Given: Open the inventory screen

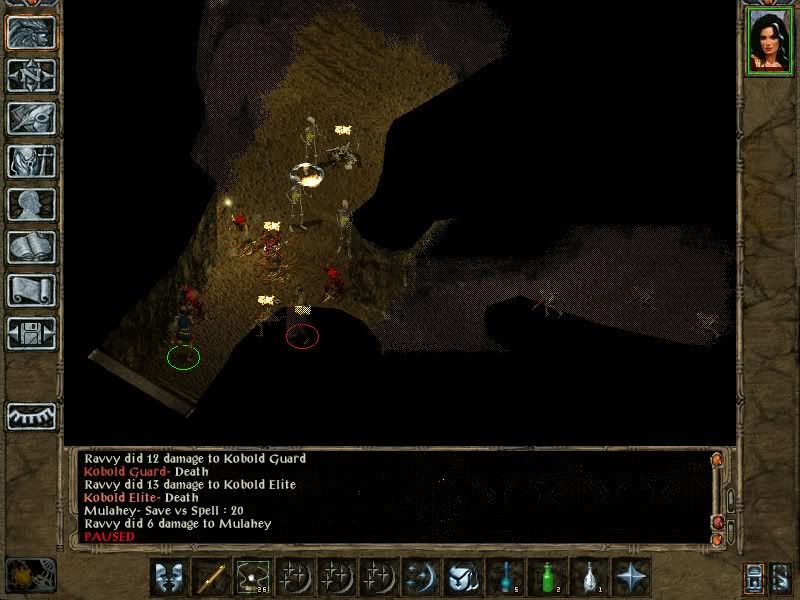Looking at the screenshot, I should click(x=31, y=161).
